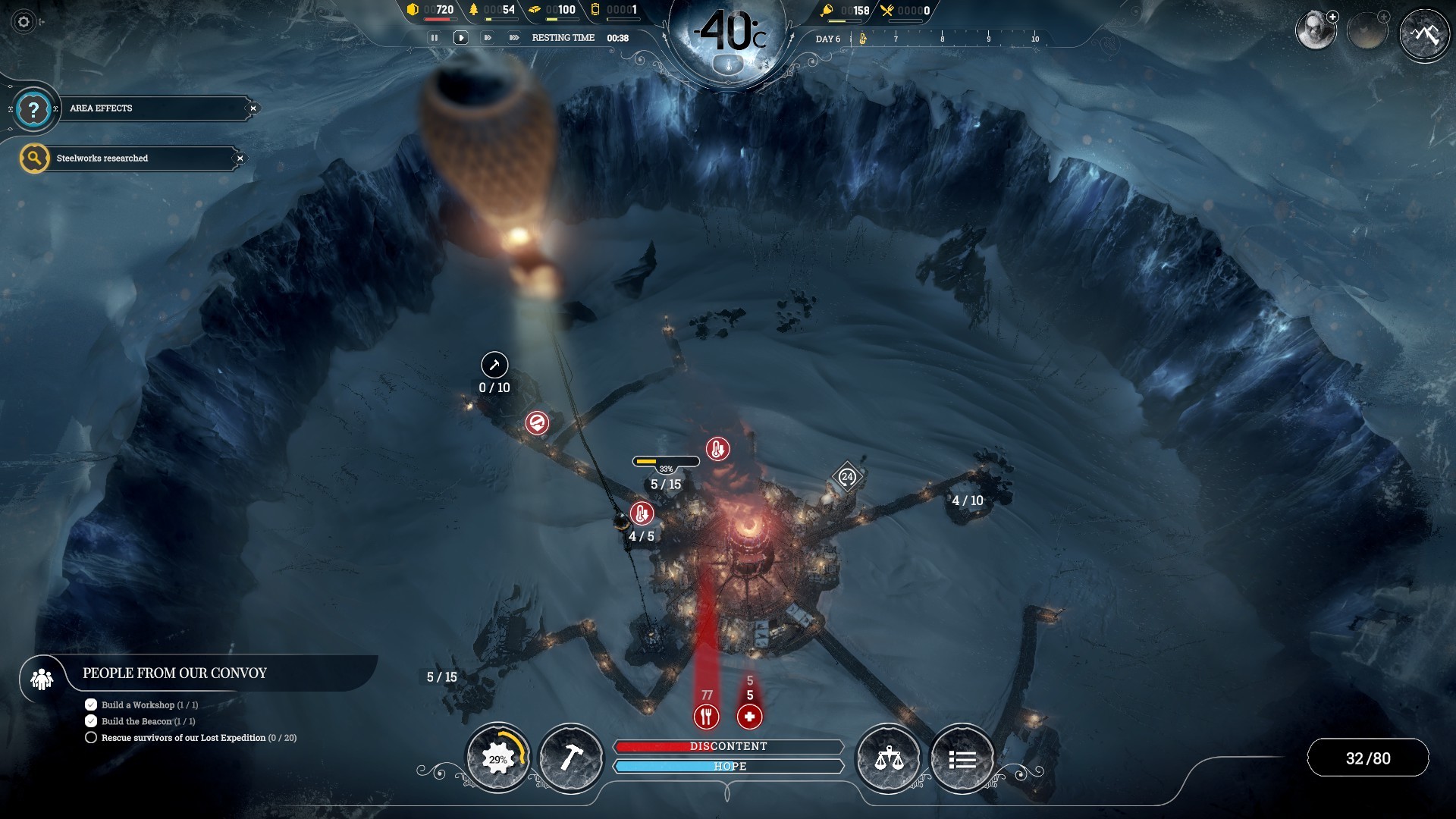Check the Rescue survivors of our Lost Expedition objective
Viewport: 1456px width, 819px height.
91,737
